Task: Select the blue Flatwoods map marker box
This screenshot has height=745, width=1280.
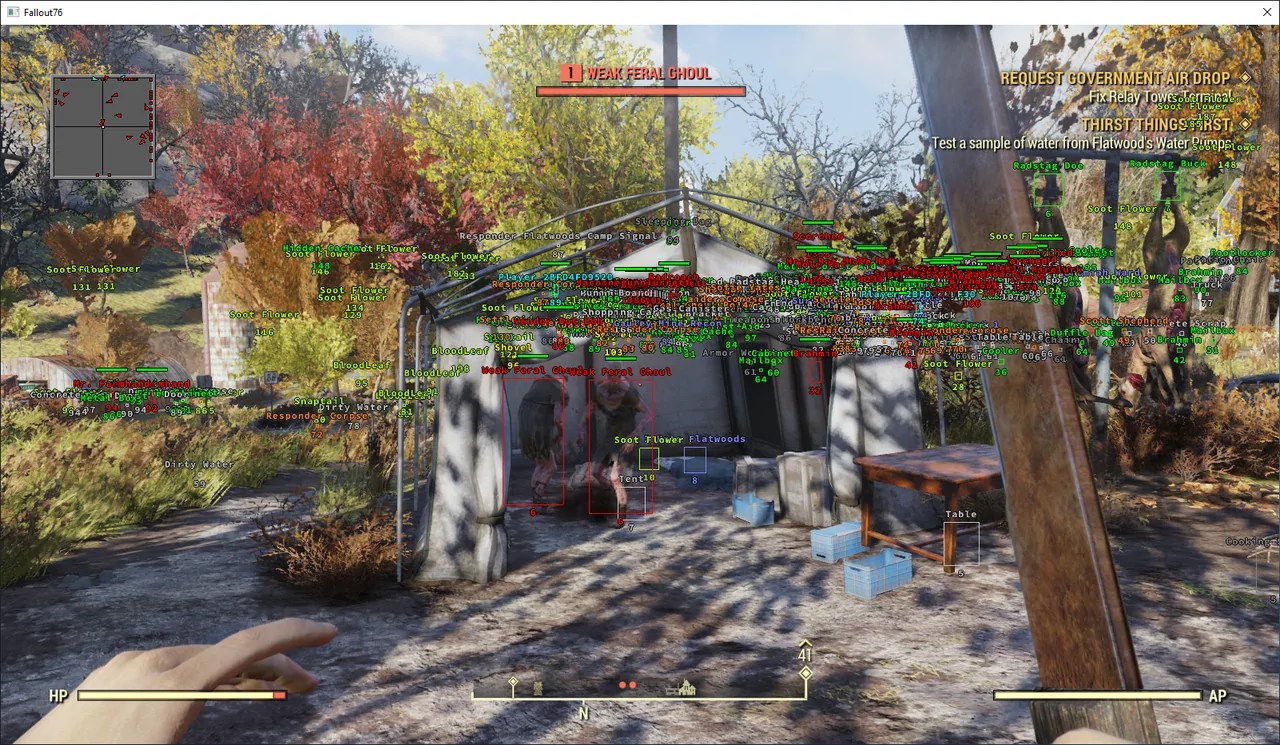Action: coord(697,458)
